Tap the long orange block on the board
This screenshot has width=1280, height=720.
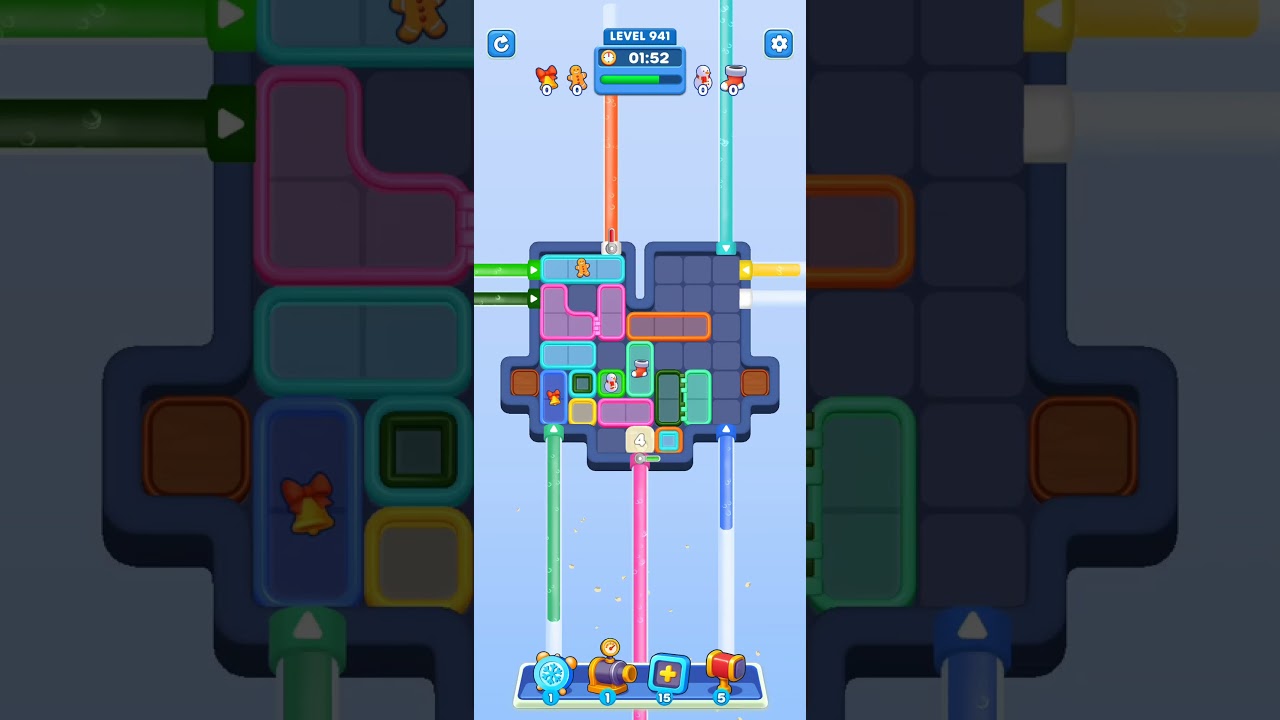pyautogui.click(x=668, y=326)
